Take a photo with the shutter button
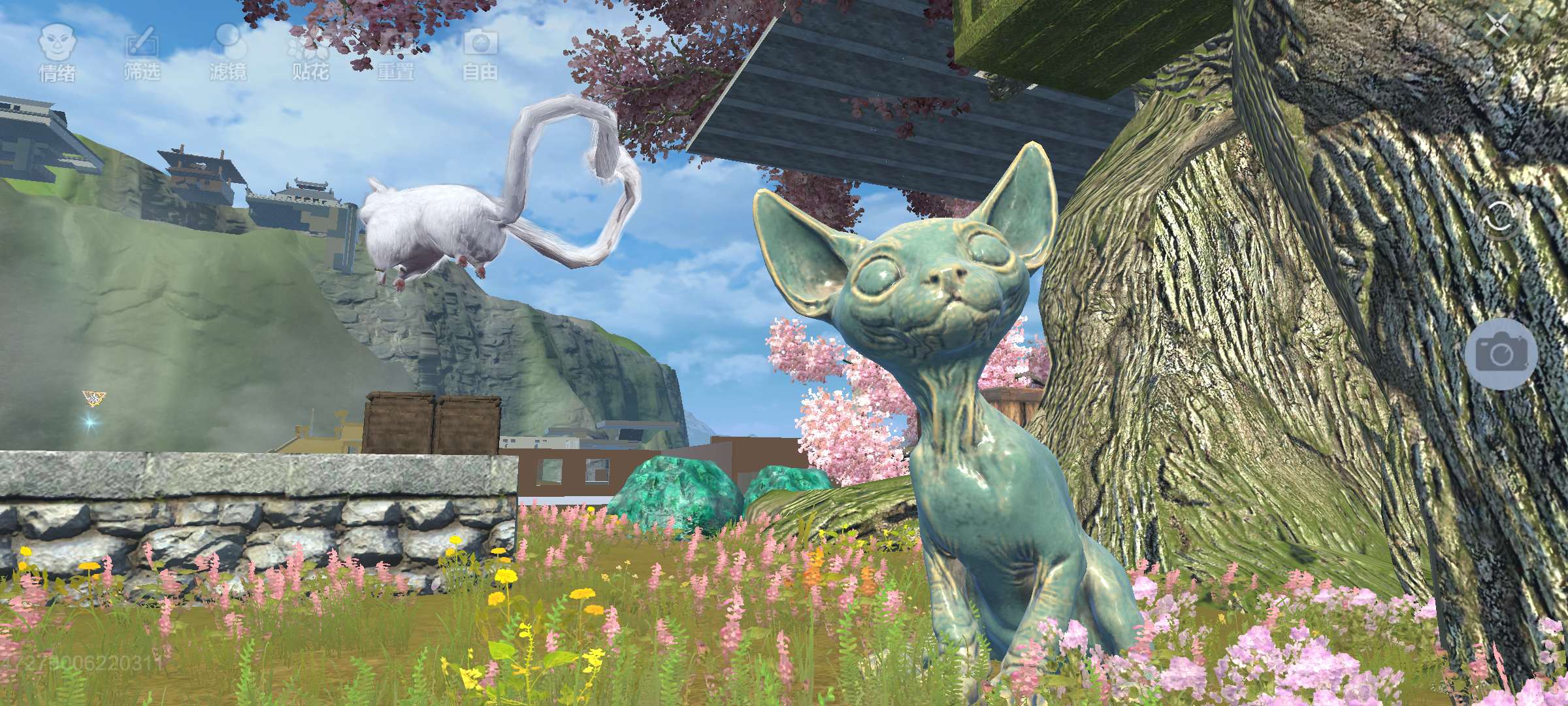The image size is (1568, 706). 1501,354
